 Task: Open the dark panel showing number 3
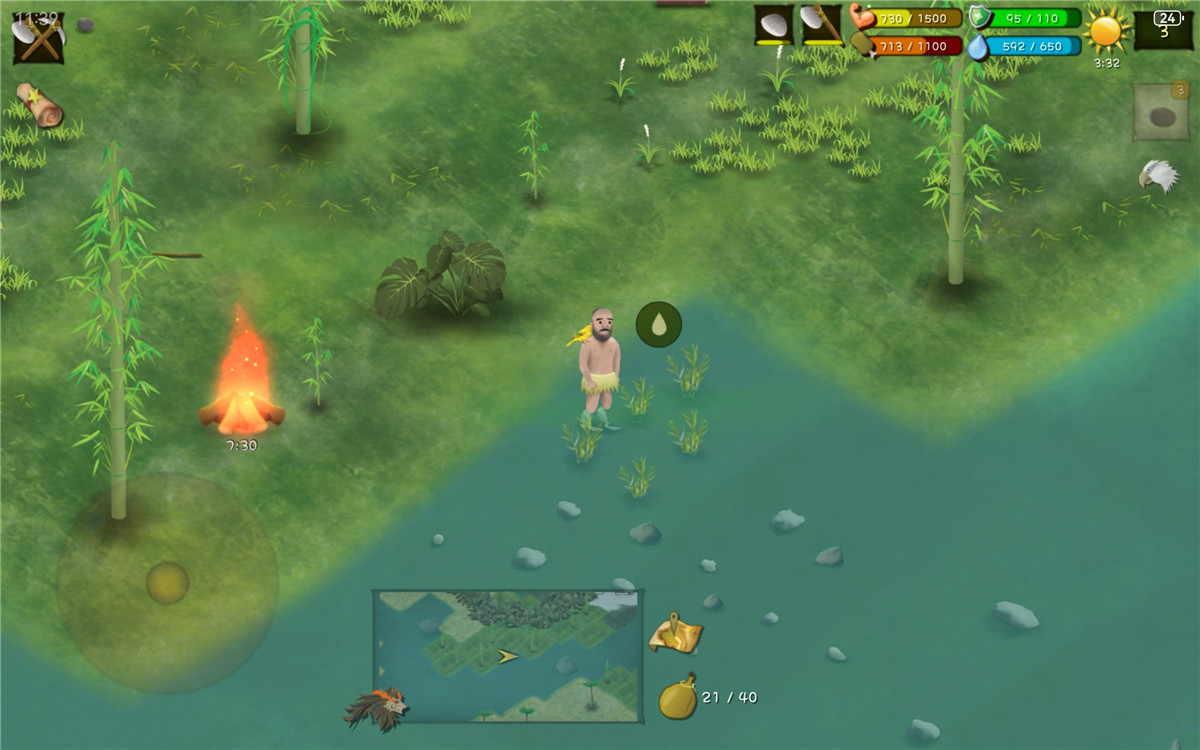pyautogui.click(x=1163, y=29)
